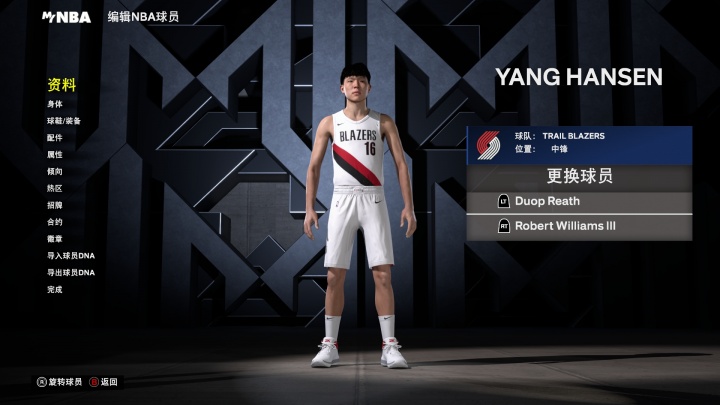Viewport: 720px width, 405px height.
Task: Open the 属性 attributes menu
Action: coord(54,155)
